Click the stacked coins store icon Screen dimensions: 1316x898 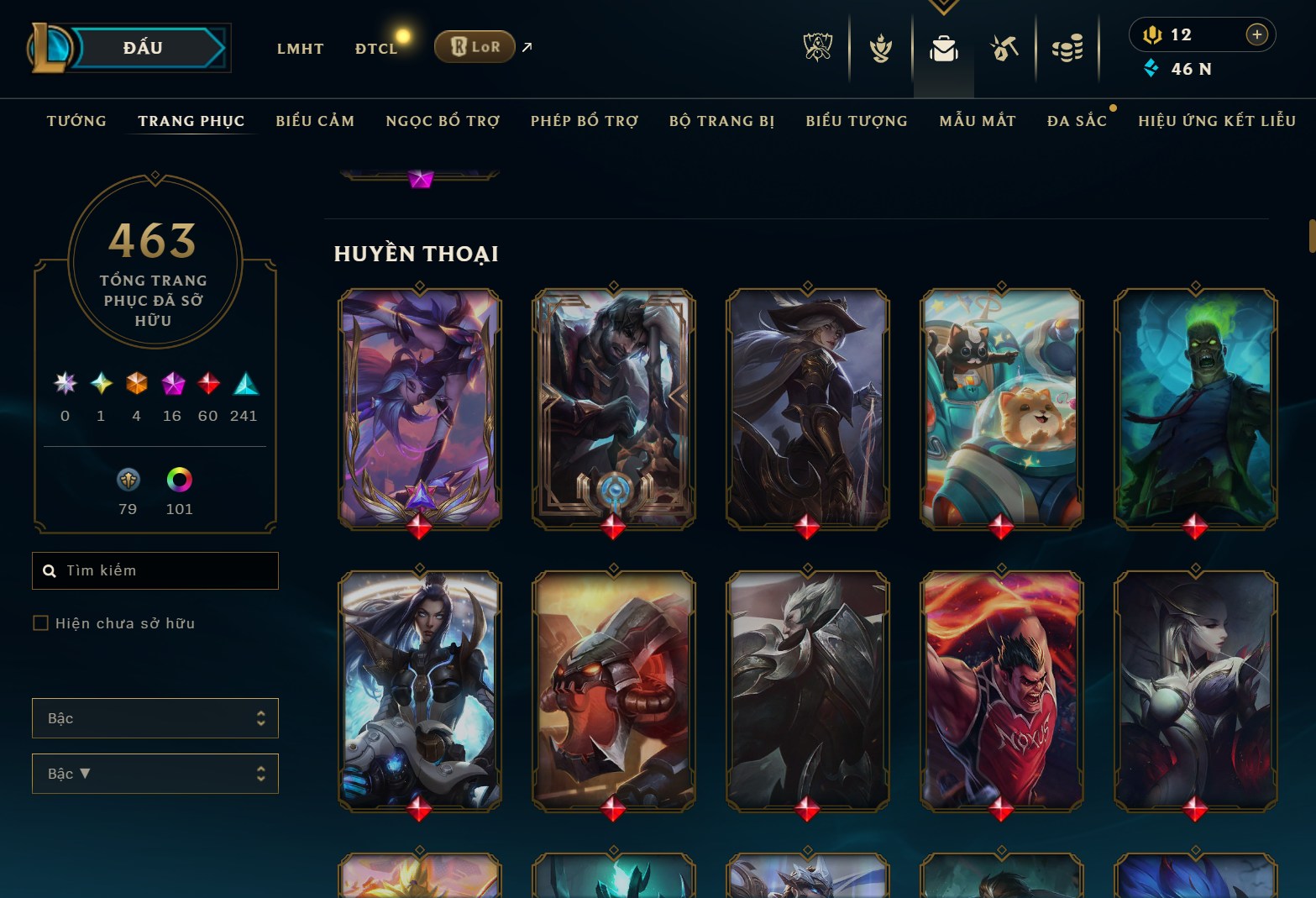1067,48
